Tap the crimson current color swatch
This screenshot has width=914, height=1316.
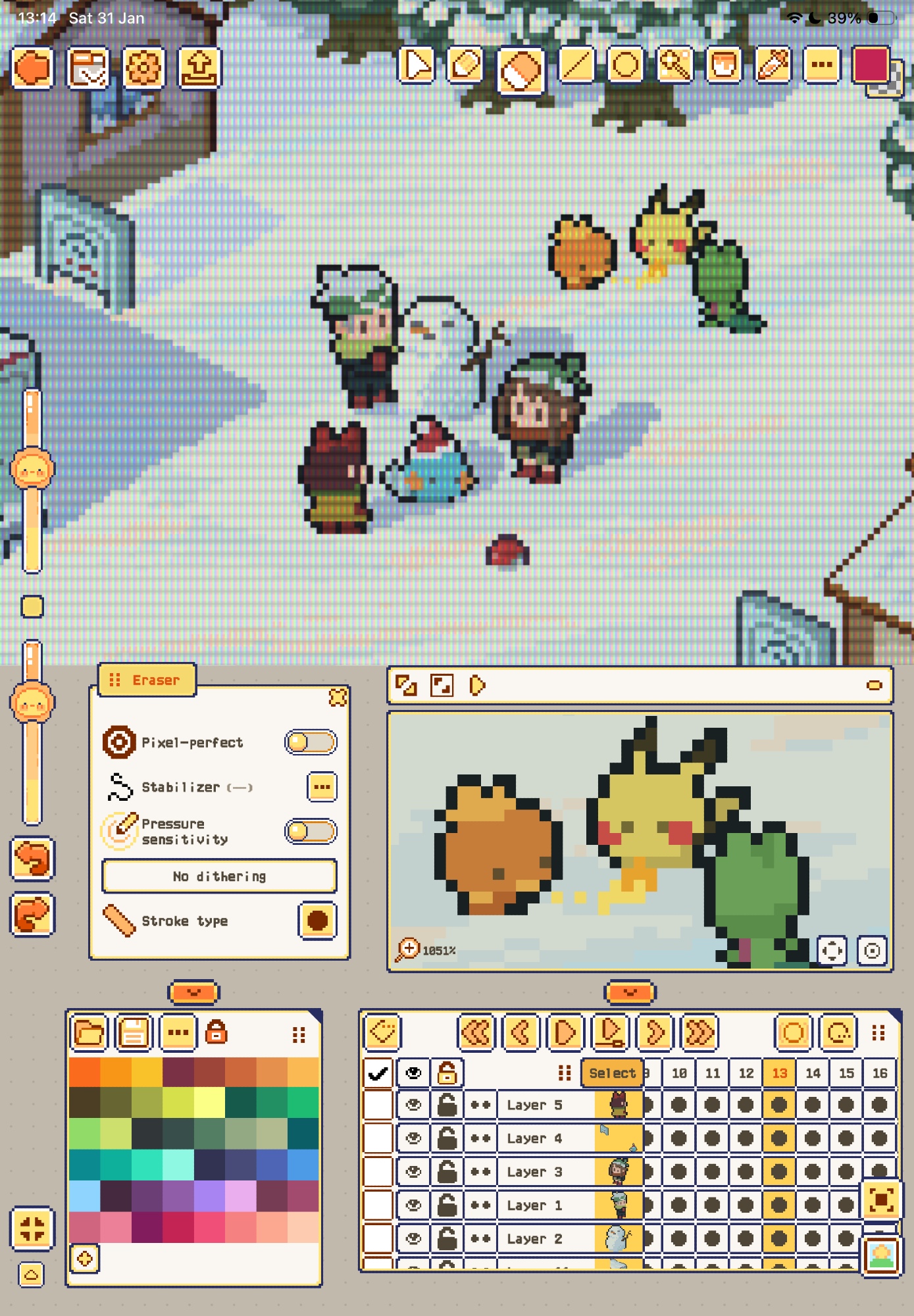871,66
